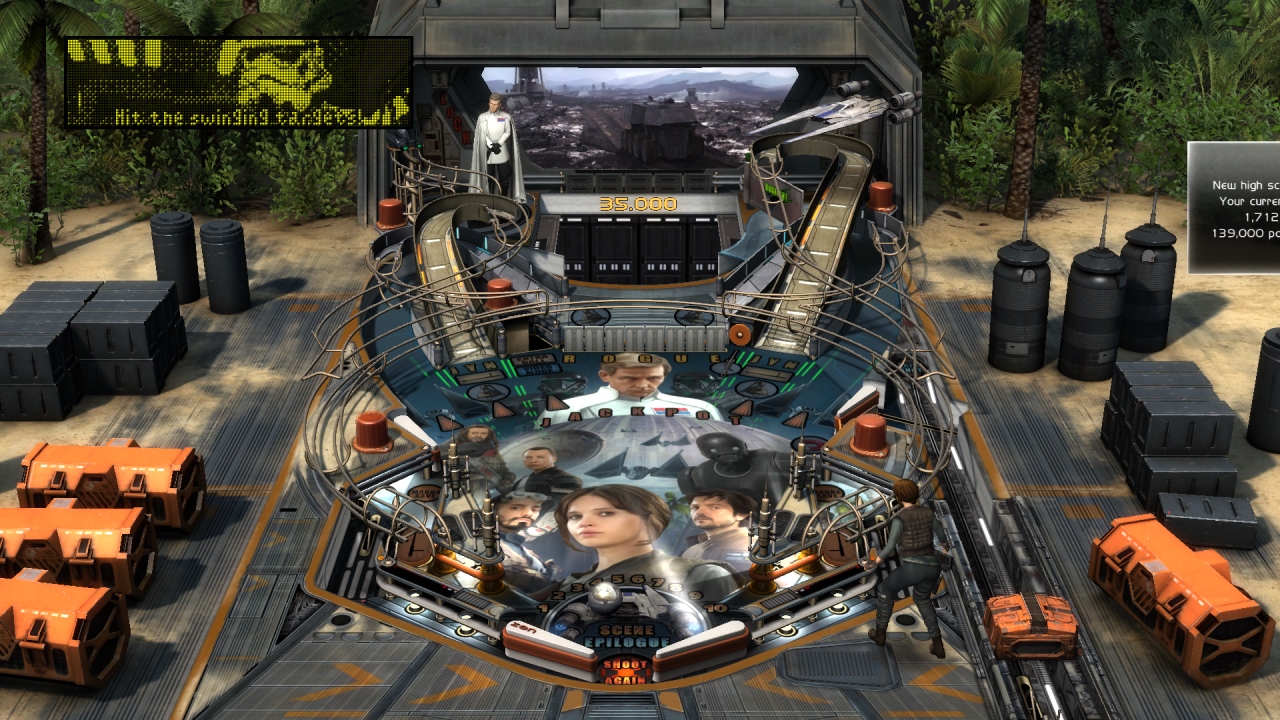Click the letter J in the JACKPOT inserts

pos(547,421)
